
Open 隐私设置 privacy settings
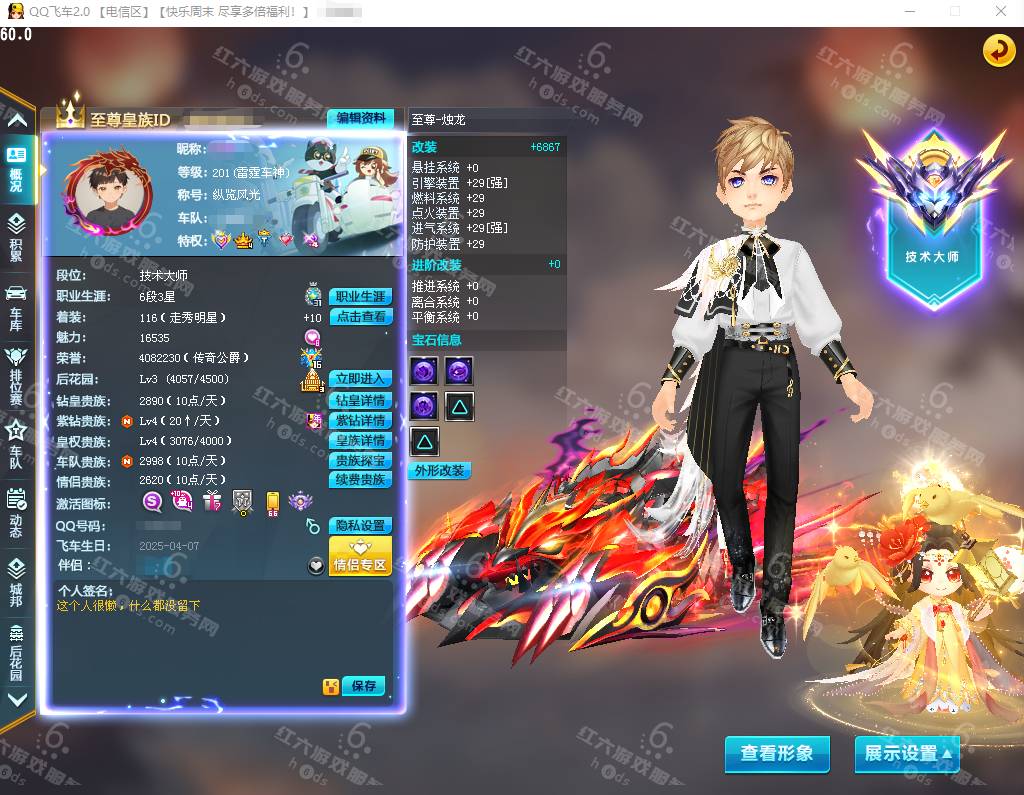(x=360, y=526)
